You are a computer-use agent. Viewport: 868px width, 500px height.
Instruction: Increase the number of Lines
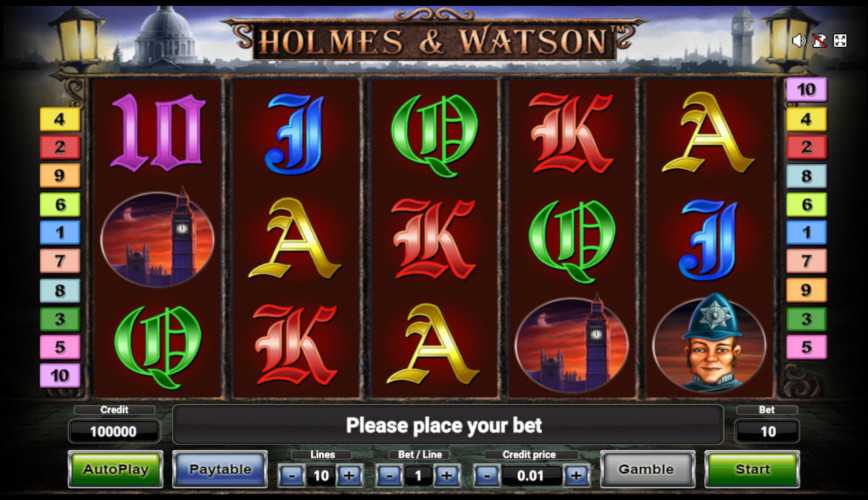349,476
